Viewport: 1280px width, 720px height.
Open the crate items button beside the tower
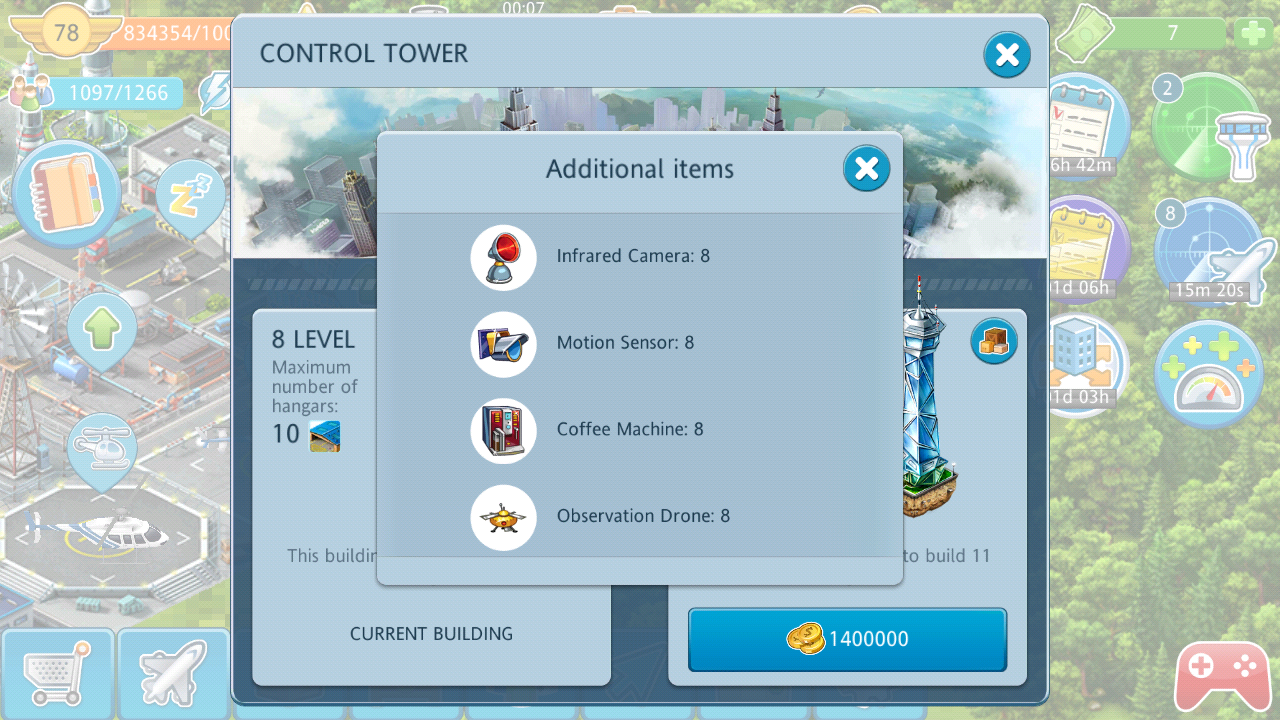click(993, 342)
